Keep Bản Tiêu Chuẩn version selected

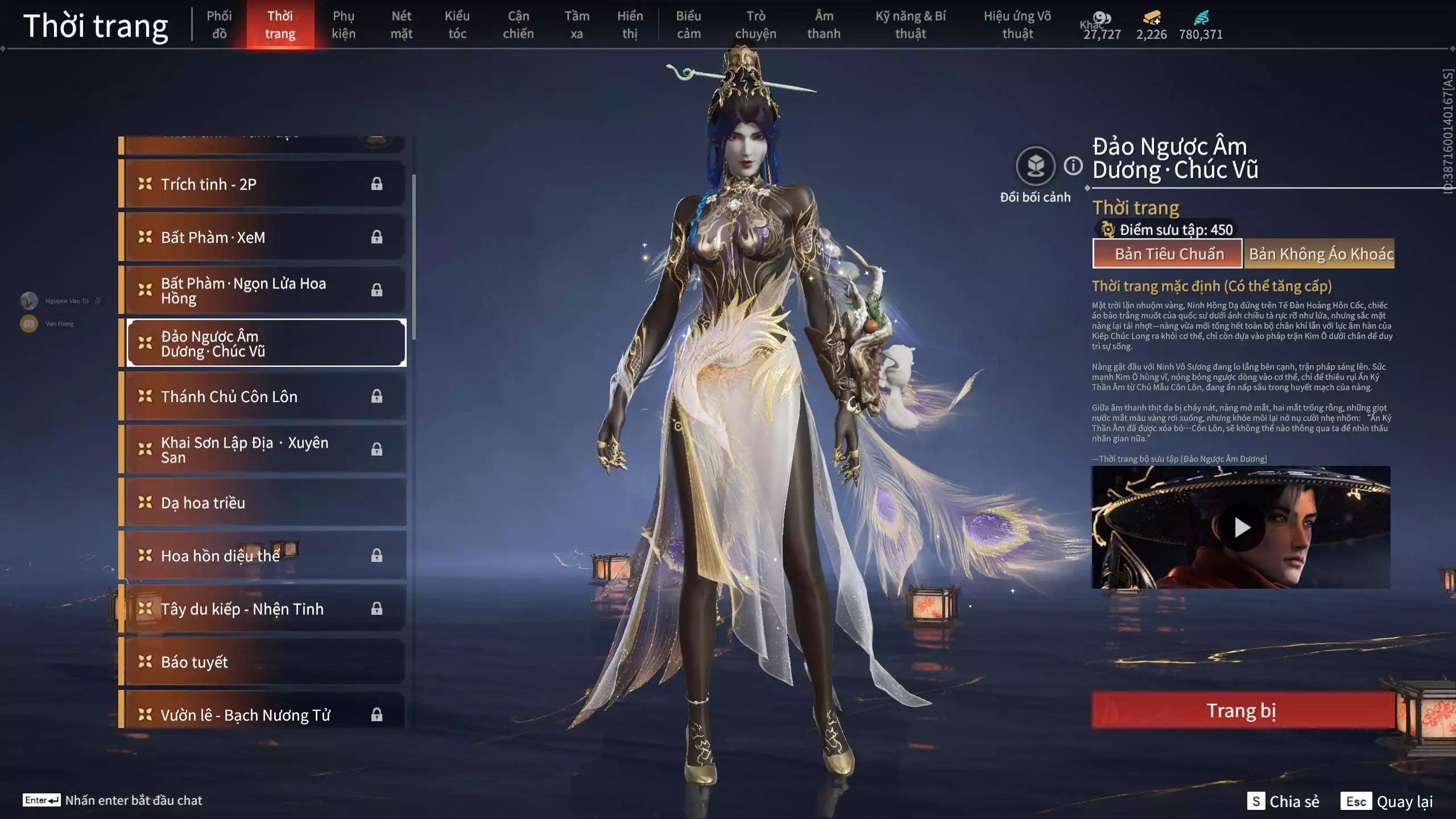[1167, 254]
